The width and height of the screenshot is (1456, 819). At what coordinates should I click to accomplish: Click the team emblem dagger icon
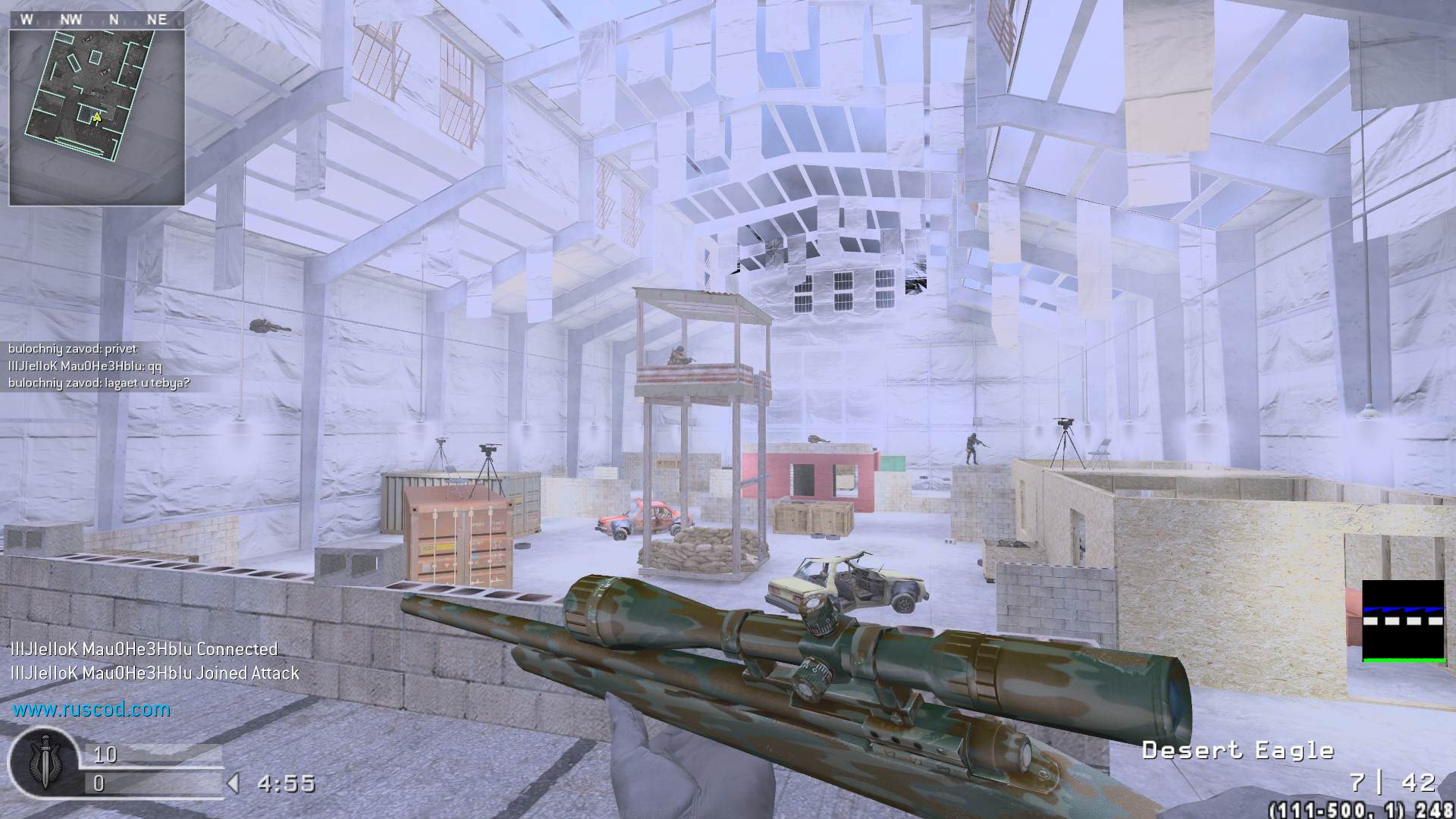[x=43, y=762]
